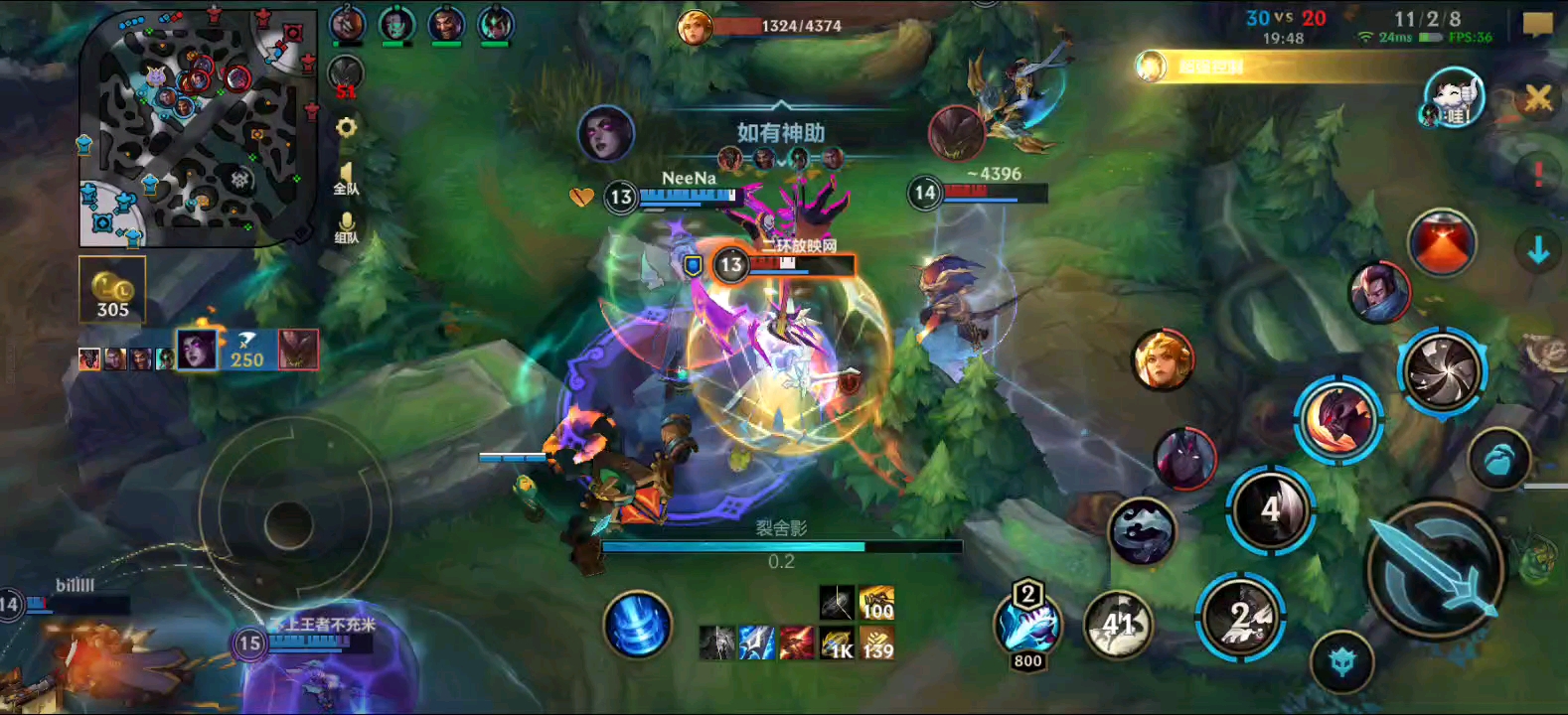1568x715 pixels.
Task: Tap the sword basic attack button
Action: point(1435,570)
